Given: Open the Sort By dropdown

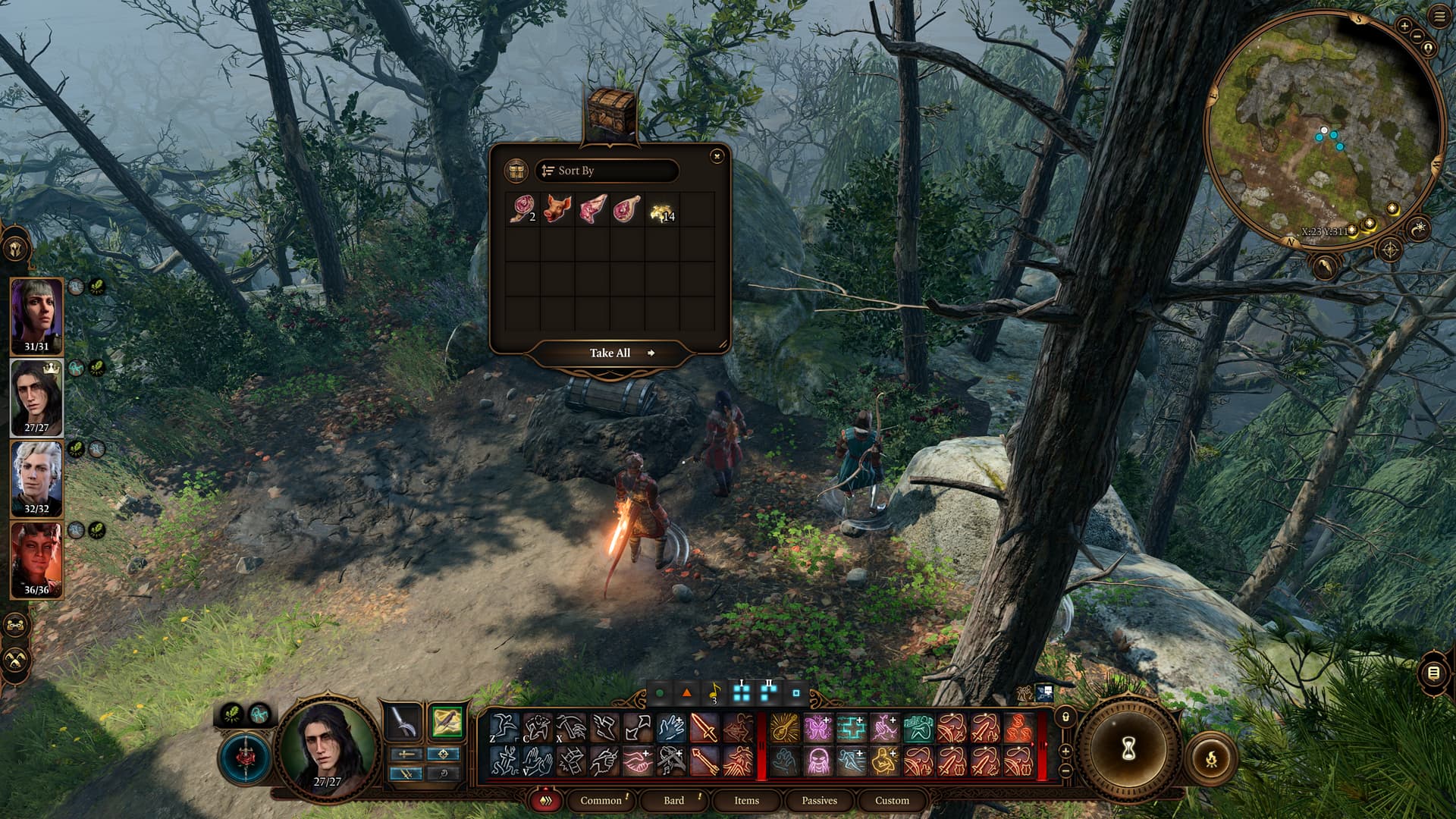Looking at the screenshot, I should pyautogui.click(x=606, y=171).
